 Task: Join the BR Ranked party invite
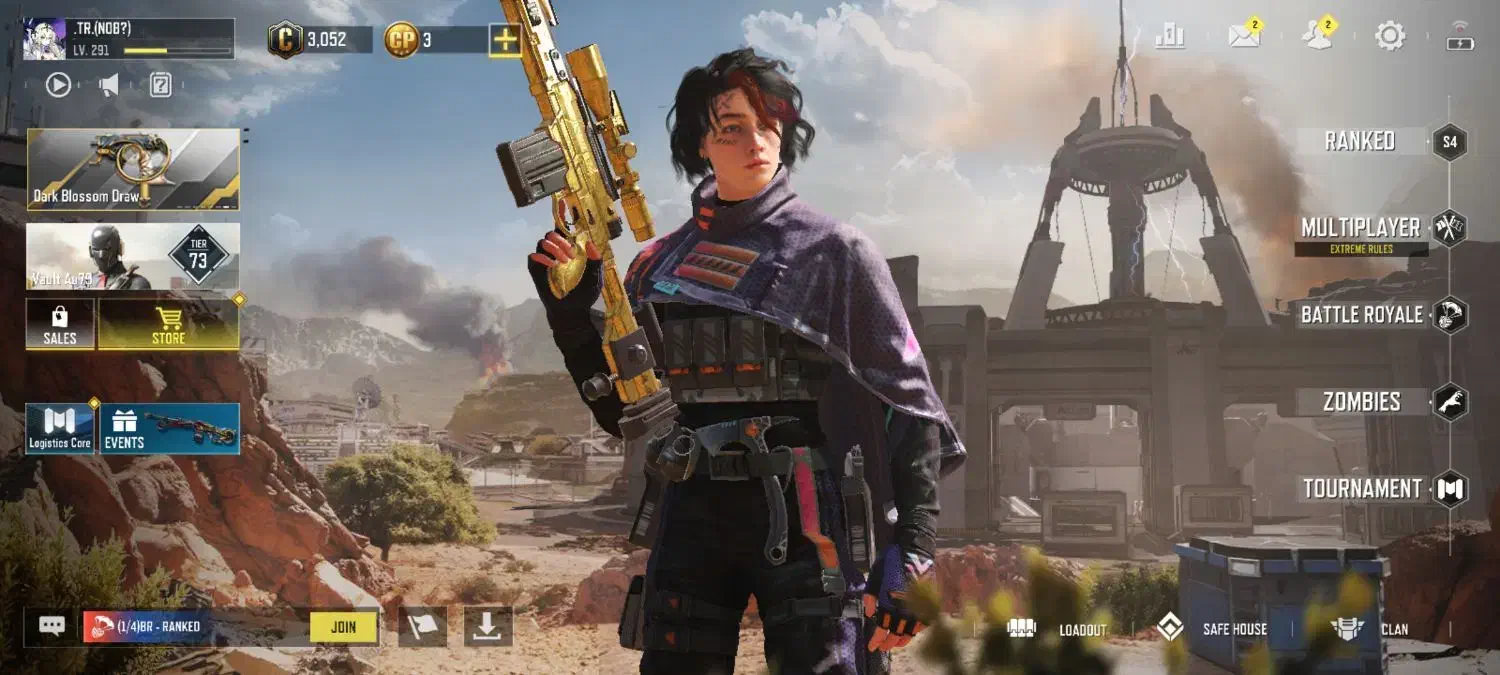pyautogui.click(x=343, y=627)
